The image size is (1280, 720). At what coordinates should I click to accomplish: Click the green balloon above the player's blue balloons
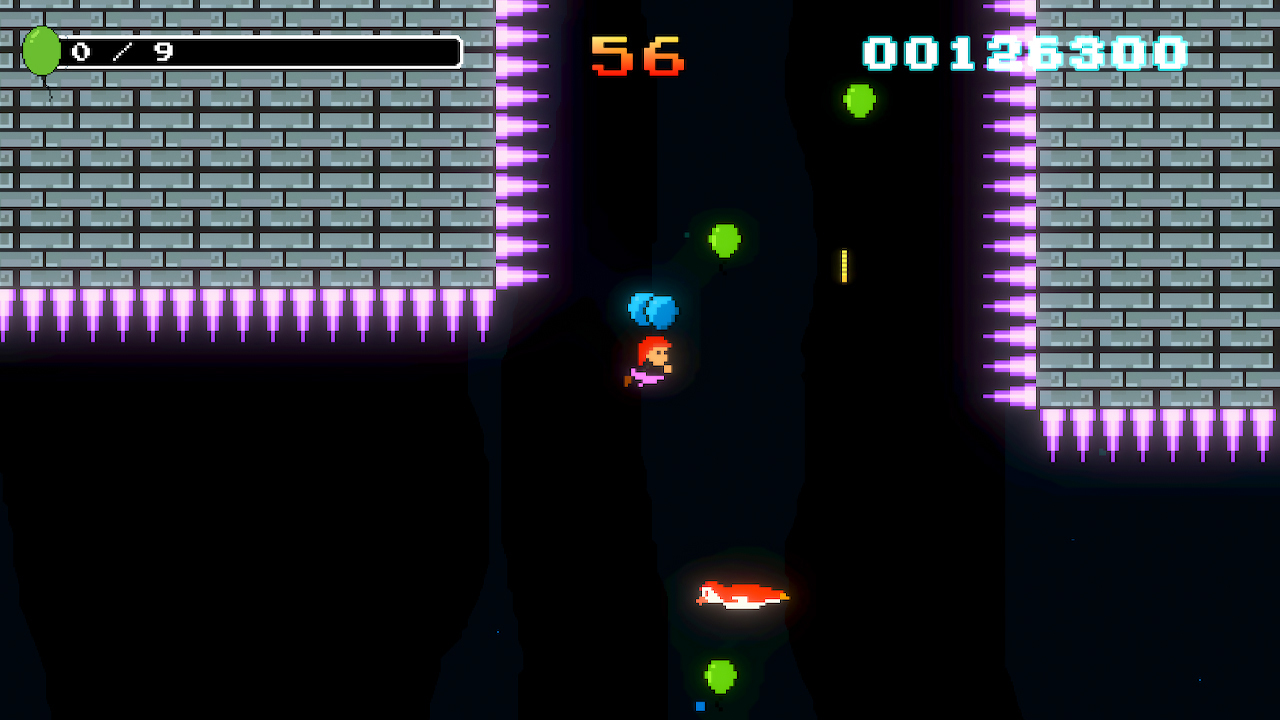724,241
